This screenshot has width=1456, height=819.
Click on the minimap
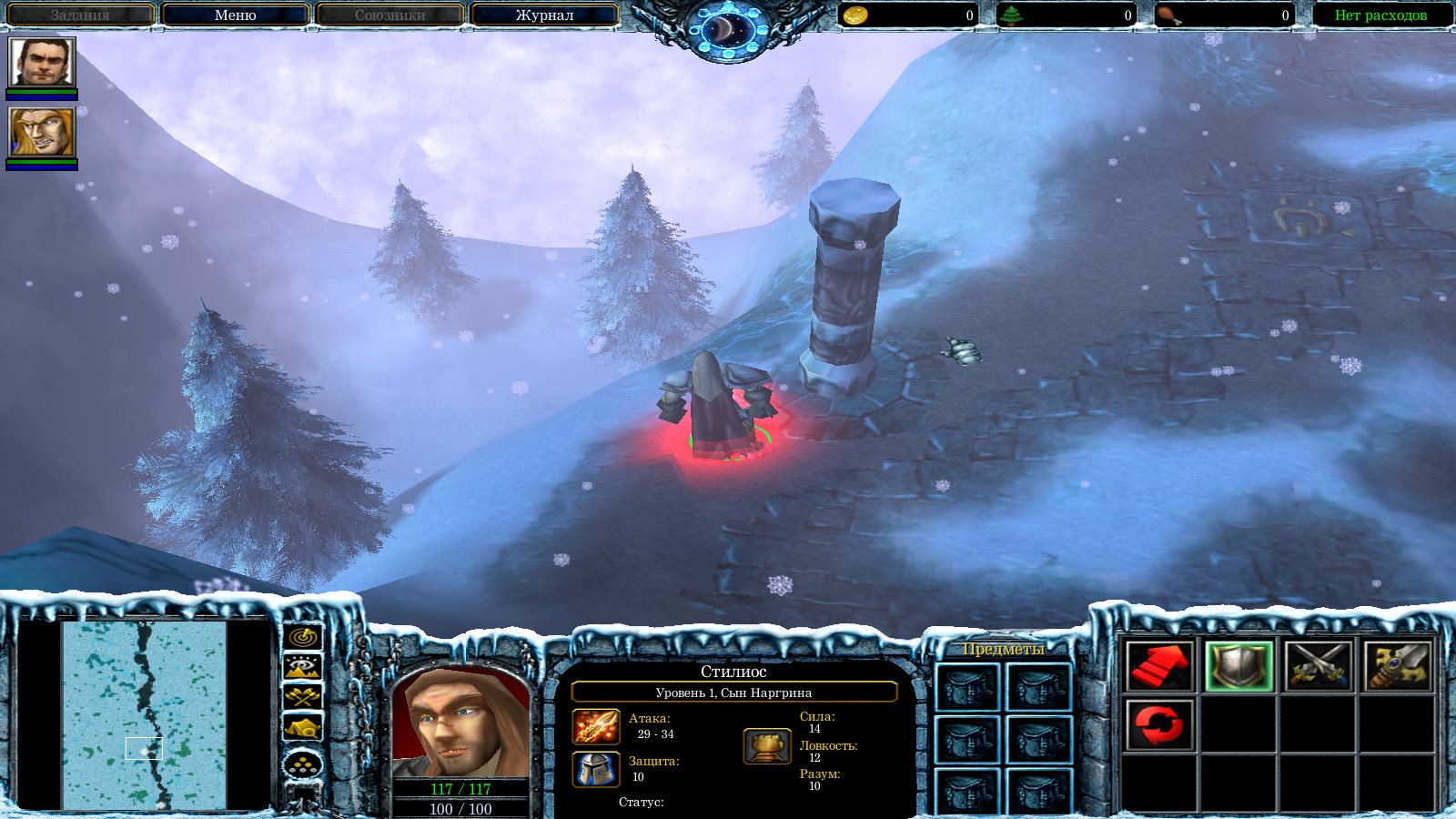pyautogui.click(x=144, y=714)
